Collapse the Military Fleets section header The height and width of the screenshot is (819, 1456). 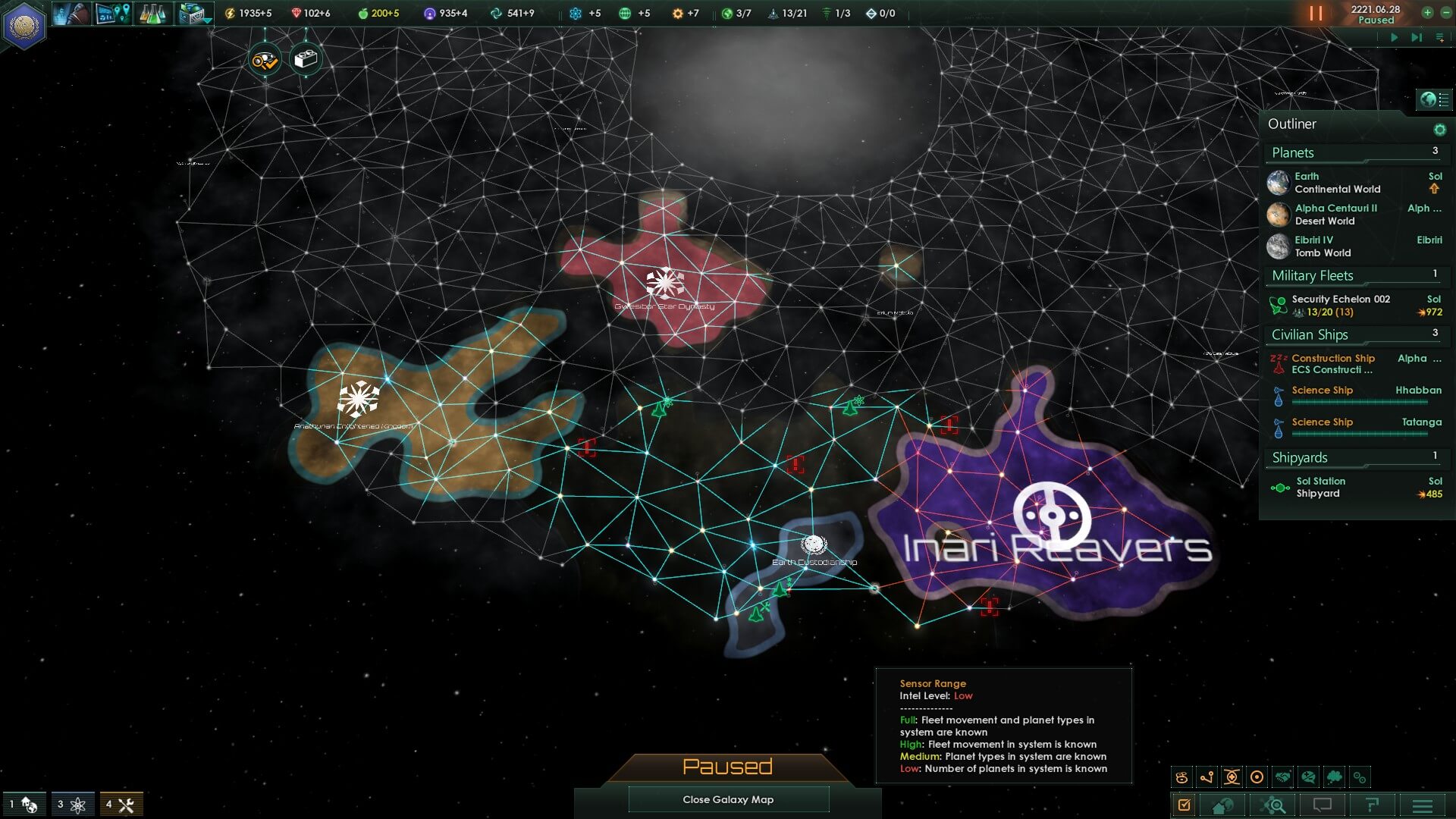point(1313,276)
